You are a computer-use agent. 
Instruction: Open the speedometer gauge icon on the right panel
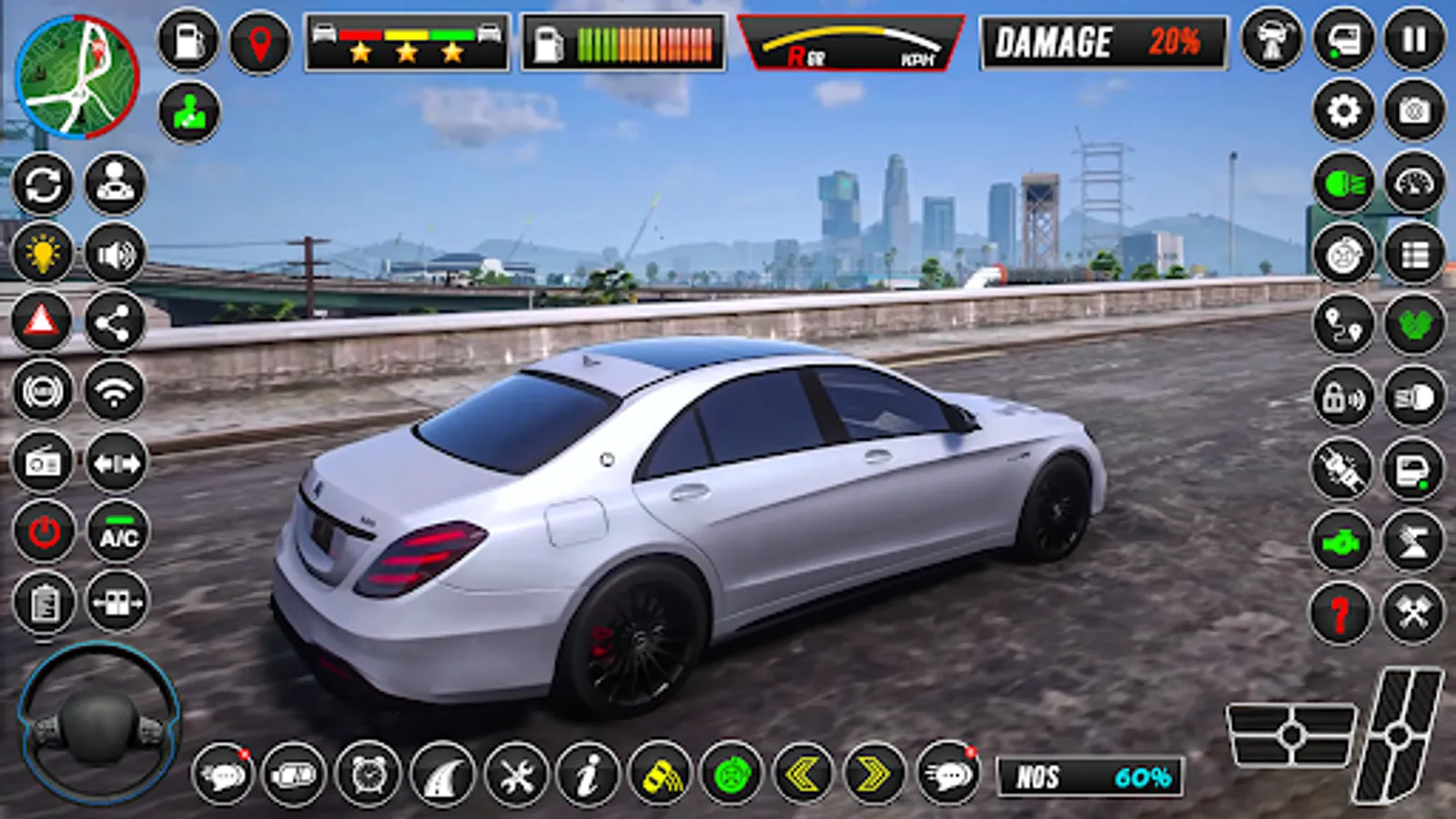(1413, 180)
